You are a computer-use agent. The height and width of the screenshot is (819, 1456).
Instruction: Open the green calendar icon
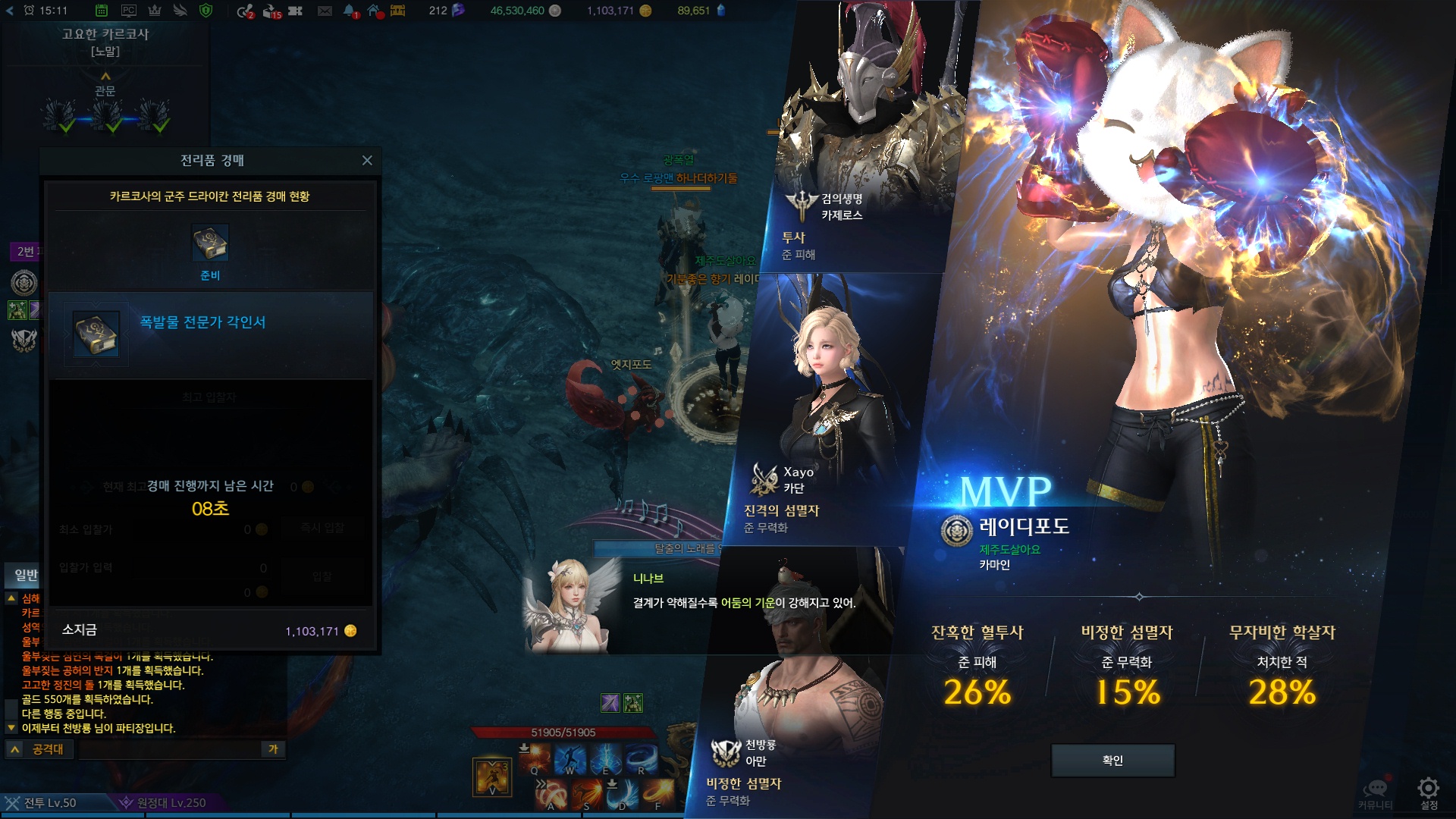[x=102, y=11]
